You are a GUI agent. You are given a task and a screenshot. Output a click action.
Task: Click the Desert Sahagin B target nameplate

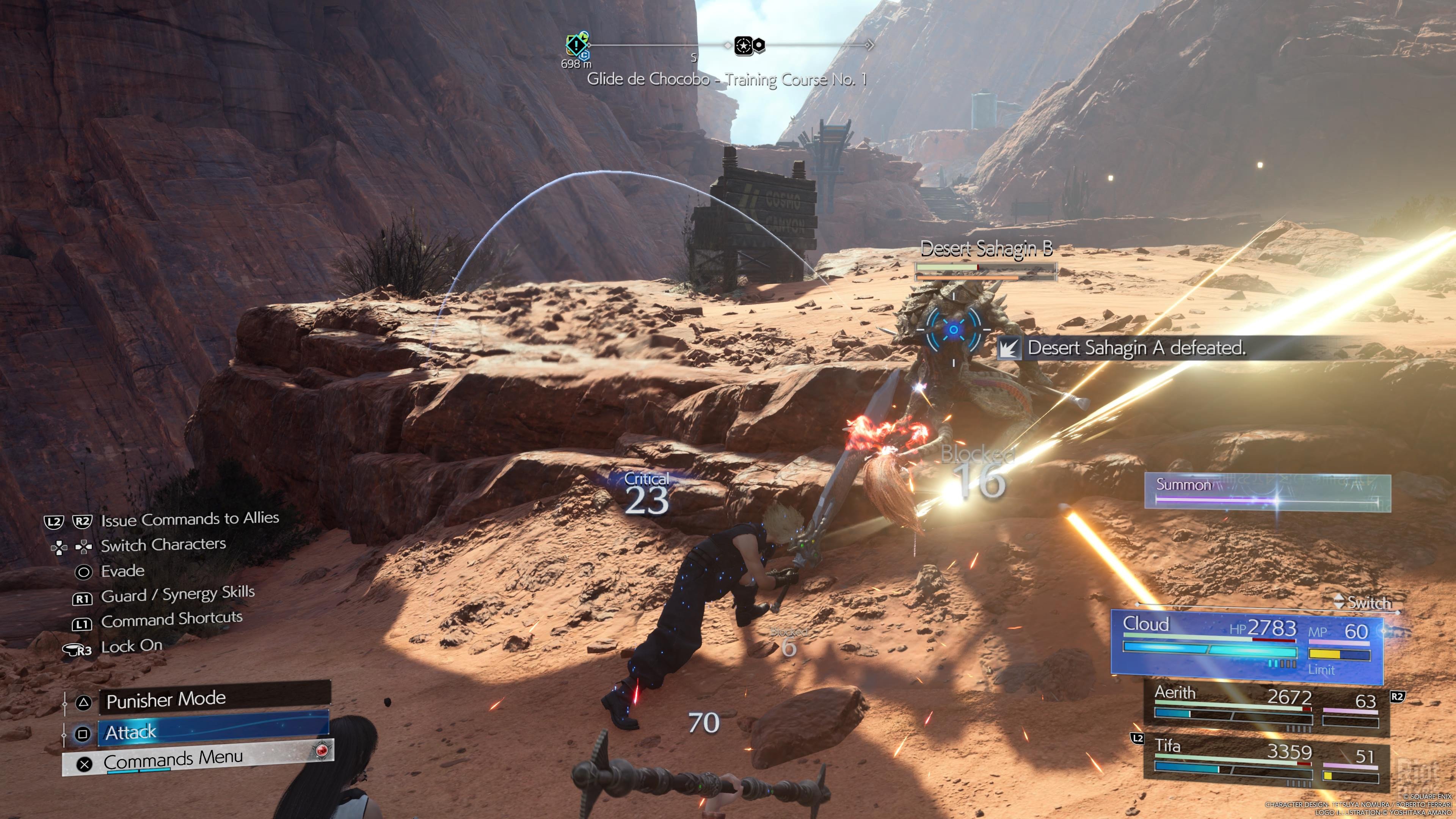pyautogui.click(x=986, y=249)
